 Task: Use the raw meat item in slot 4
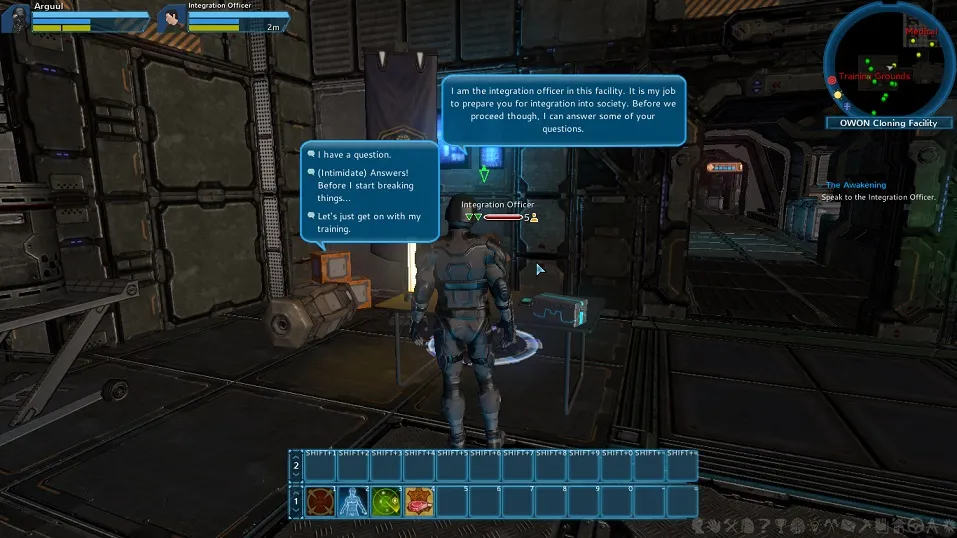(419, 502)
